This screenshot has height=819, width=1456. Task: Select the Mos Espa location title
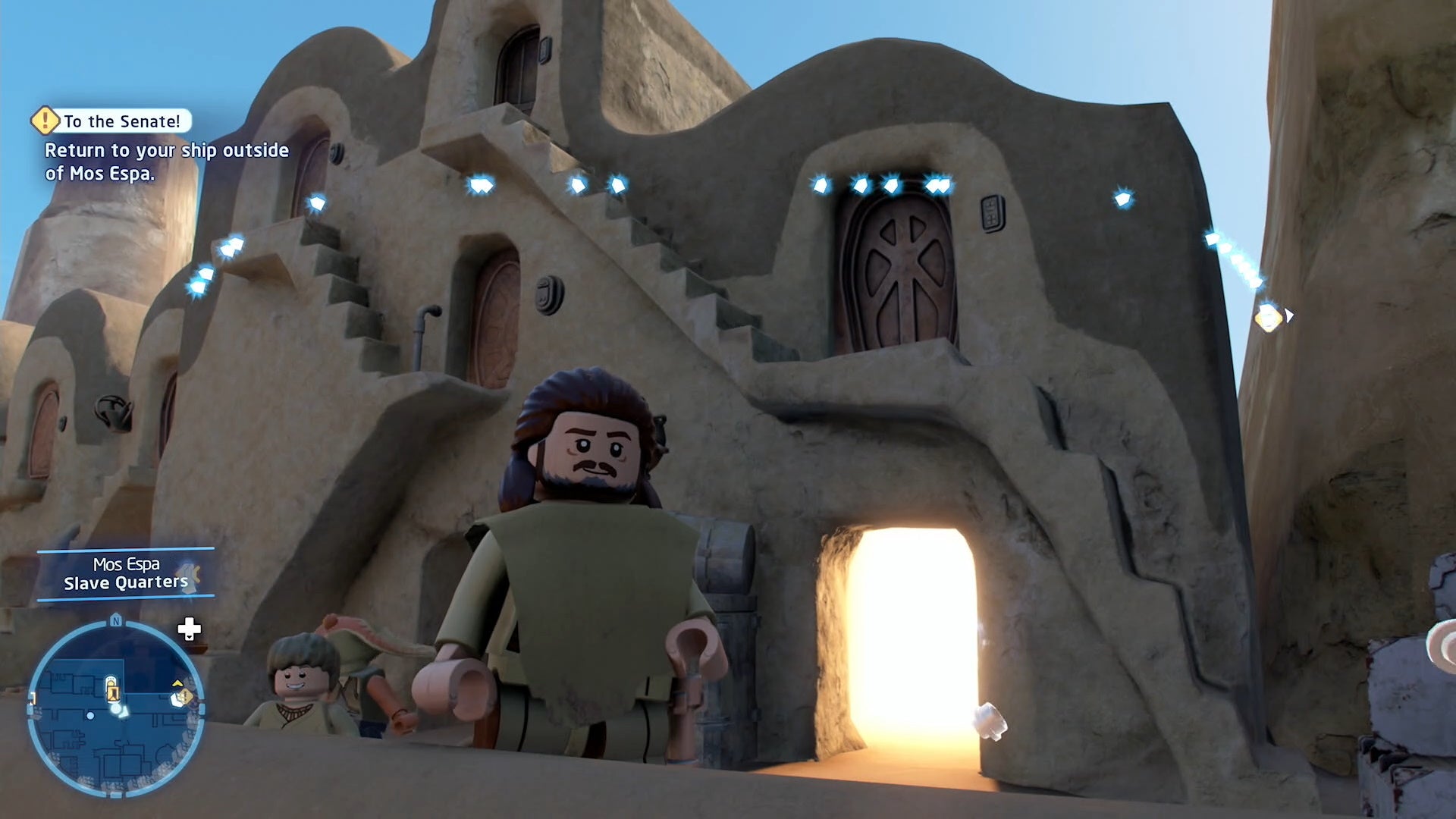click(126, 564)
